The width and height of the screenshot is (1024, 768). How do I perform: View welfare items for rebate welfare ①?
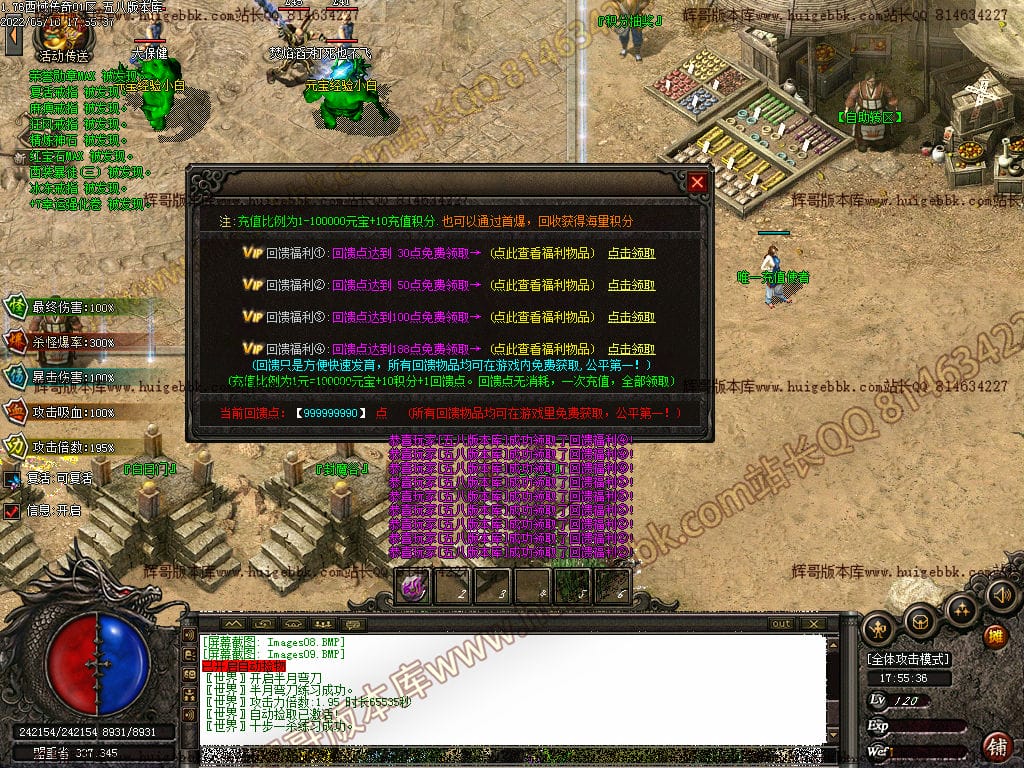(x=541, y=253)
